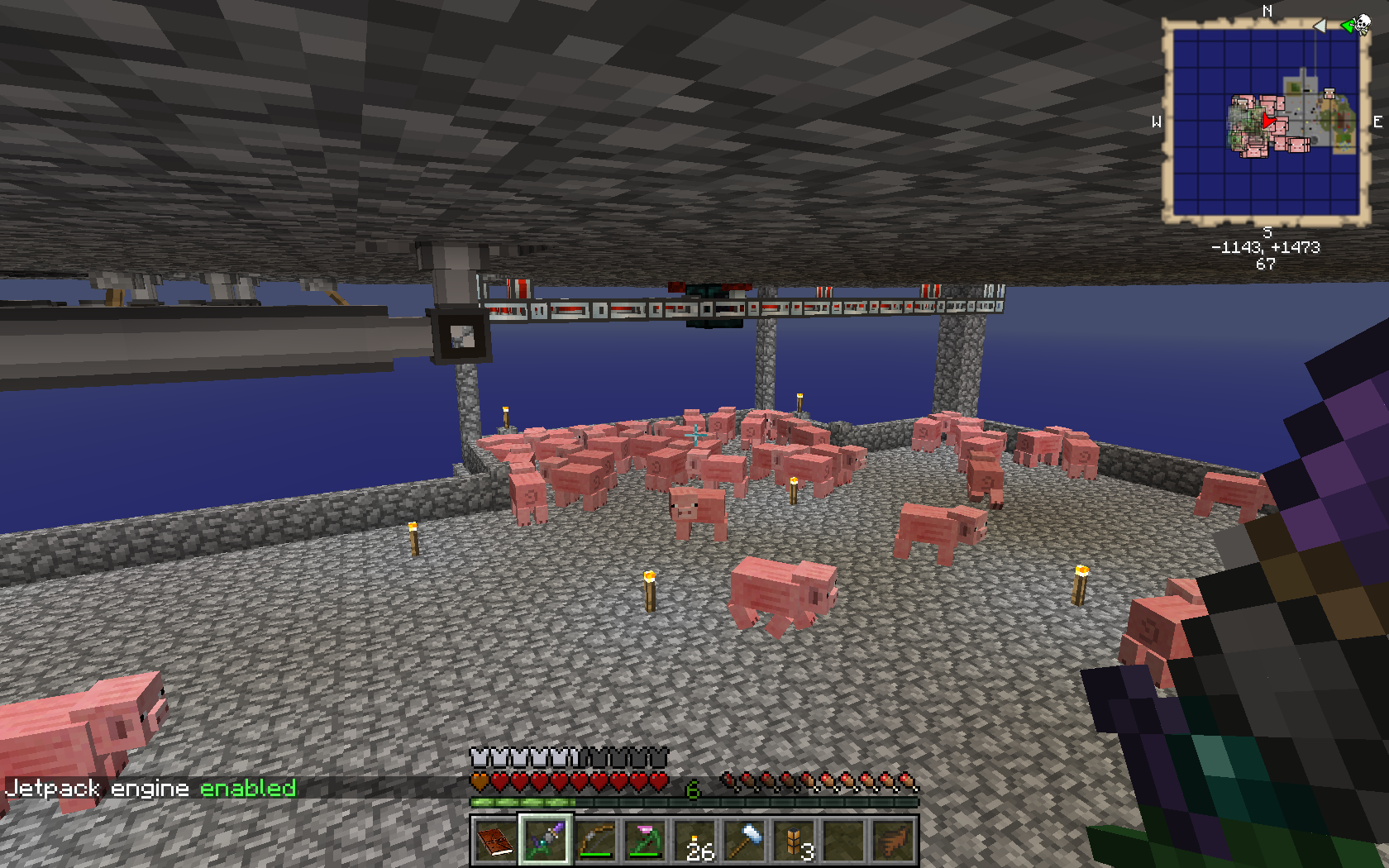
Task: Select the purple-bladed sword hotbar slot
Action: 544,842
